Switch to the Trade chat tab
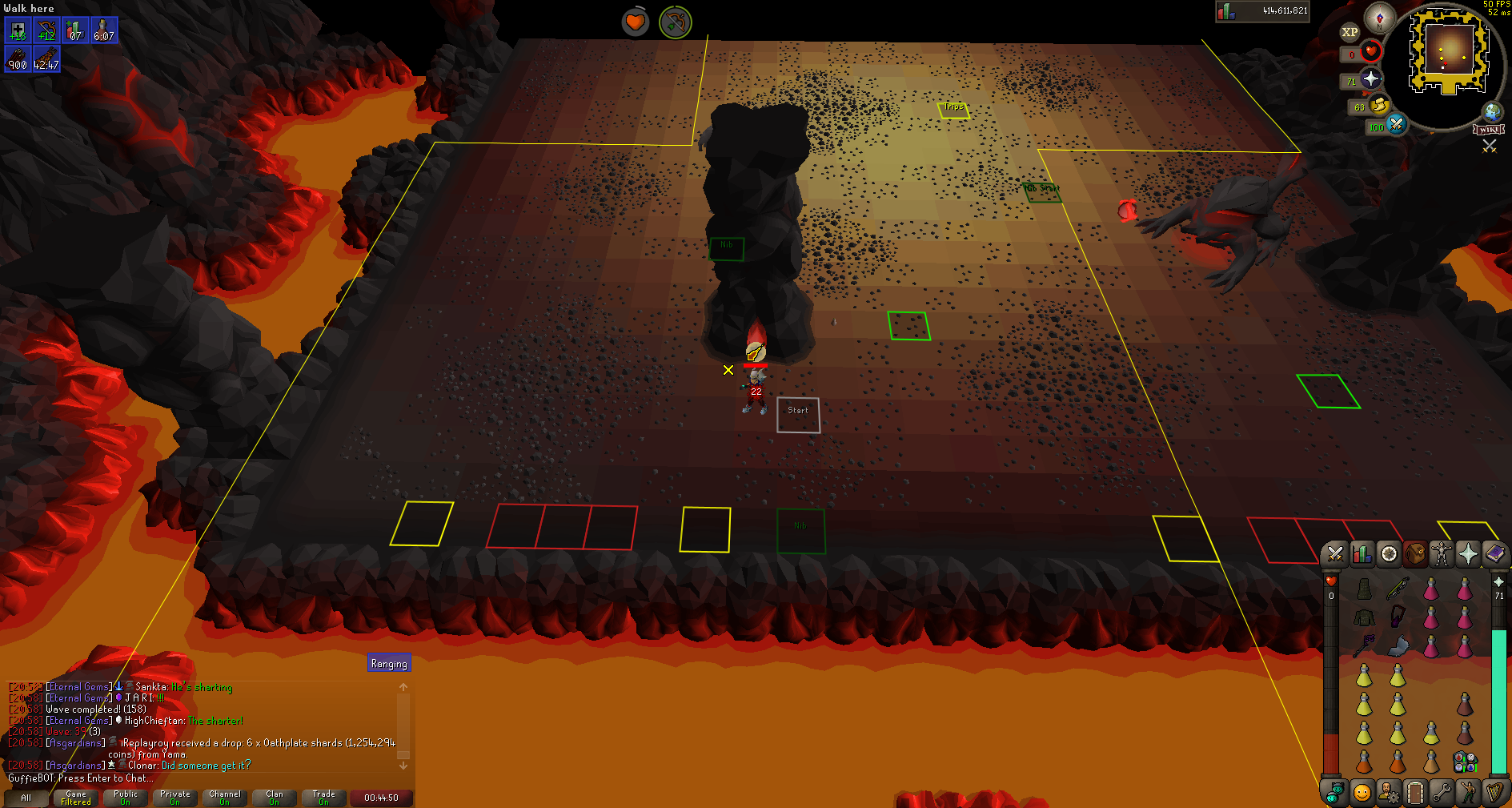Screen dimensions: 1512x808 click(324, 798)
